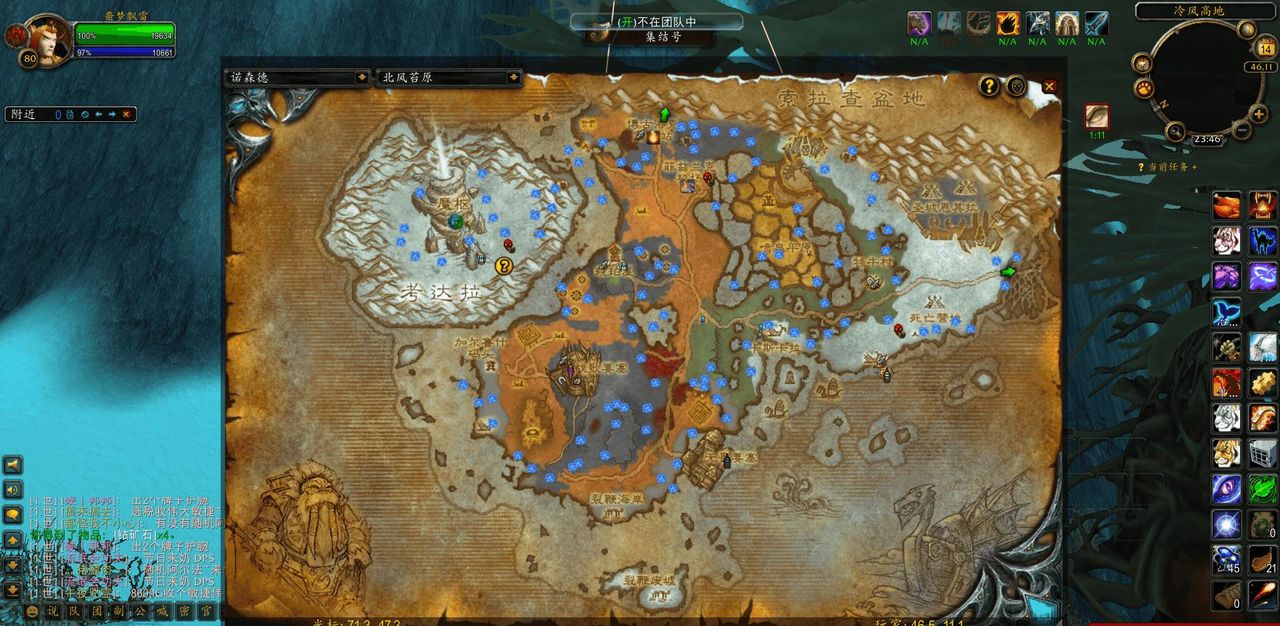The width and height of the screenshot is (1280, 626).
Task: Select the player portrait at level 80
Action: coord(44,36)
